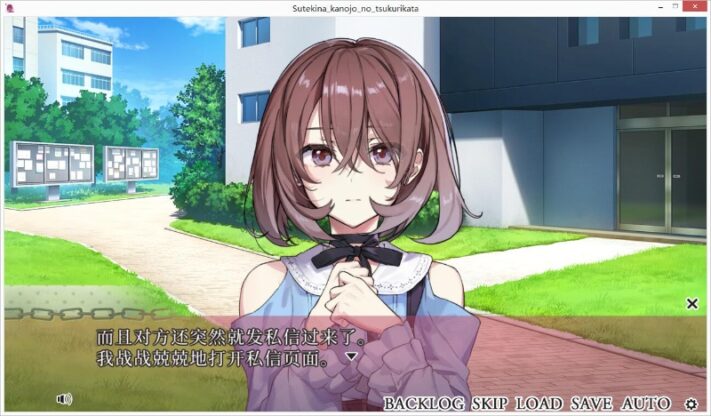
Task: Open settings with the gear icon
Action: coord(691,404)
